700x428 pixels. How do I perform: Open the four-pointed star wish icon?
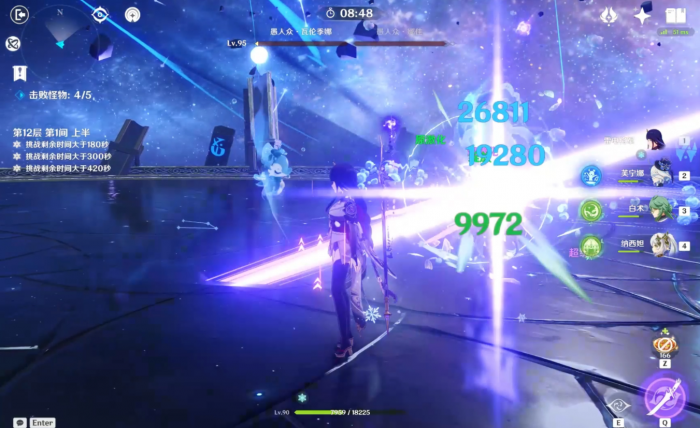pyautogui.click(x=642, y=15)
